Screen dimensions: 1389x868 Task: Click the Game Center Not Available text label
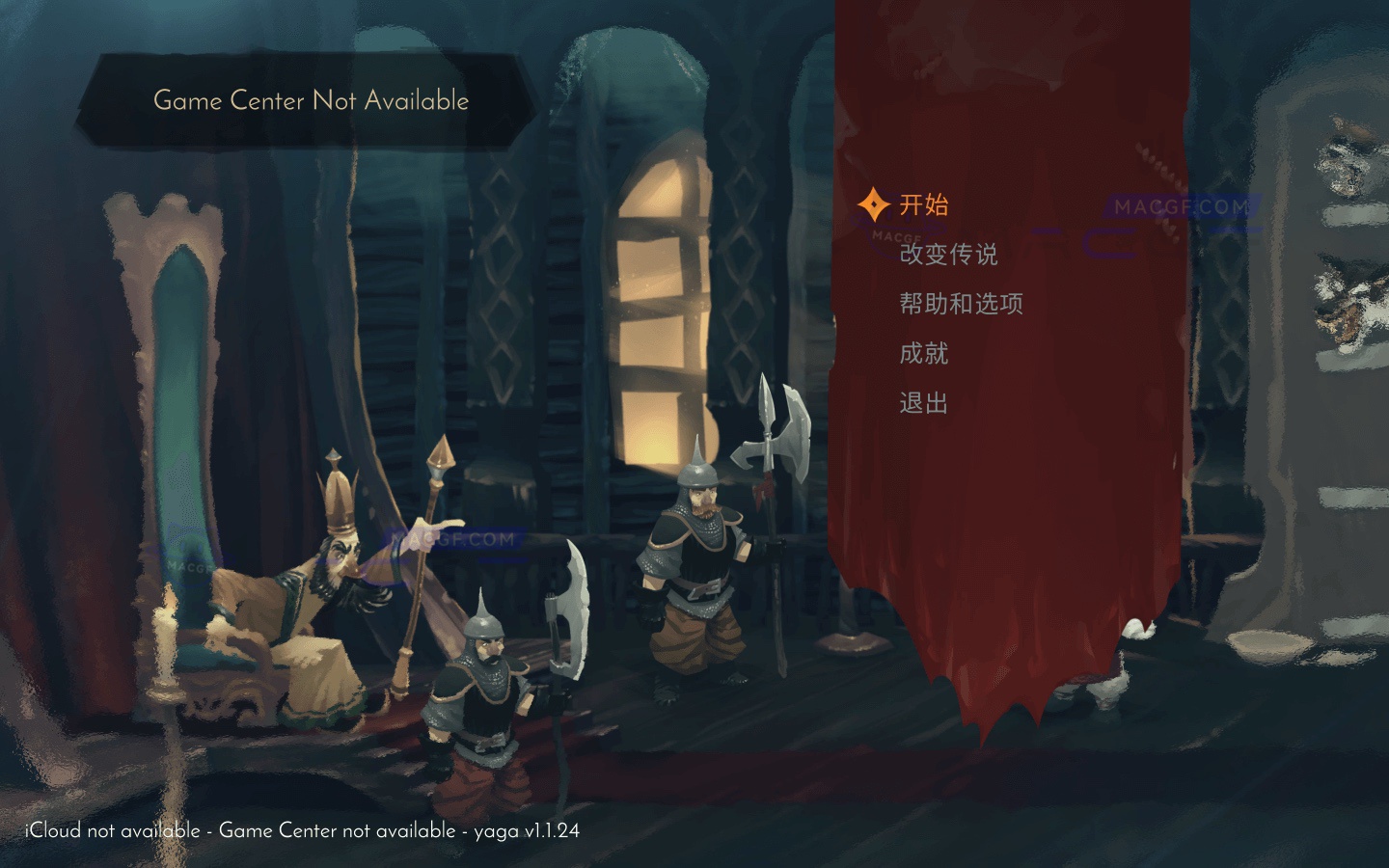pos(311,100)
